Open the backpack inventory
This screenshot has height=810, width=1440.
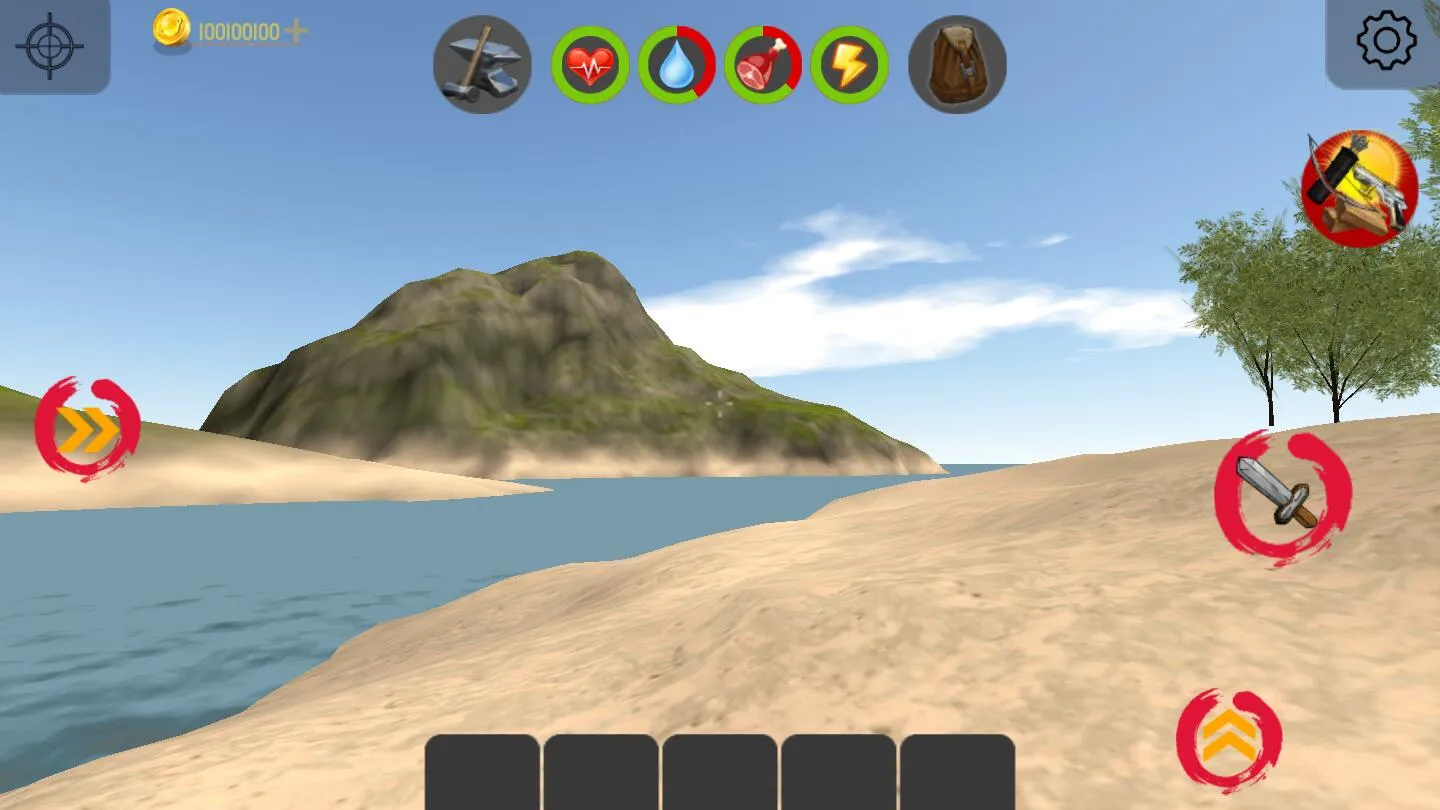[x=956, y=64]
